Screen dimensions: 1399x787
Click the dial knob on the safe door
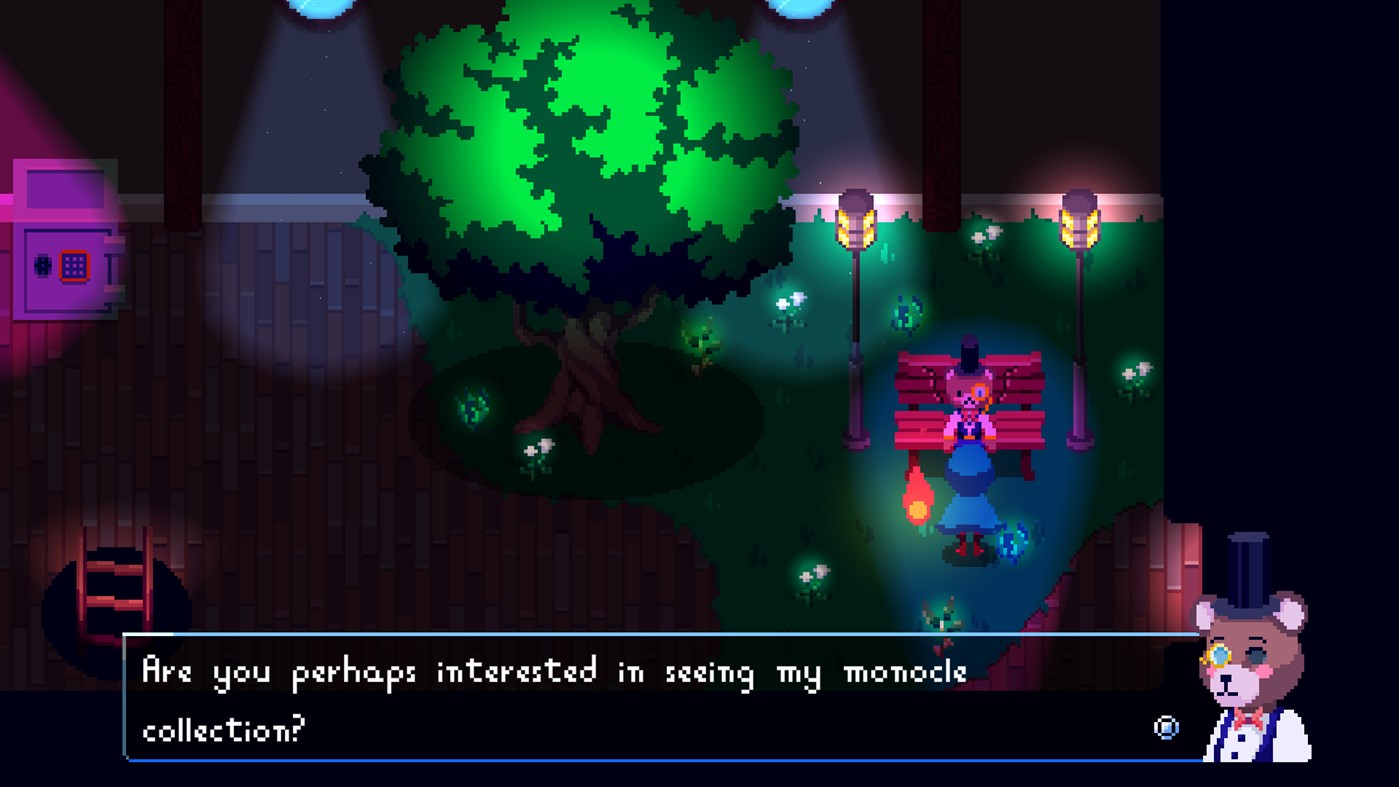(x=42, y=266)
